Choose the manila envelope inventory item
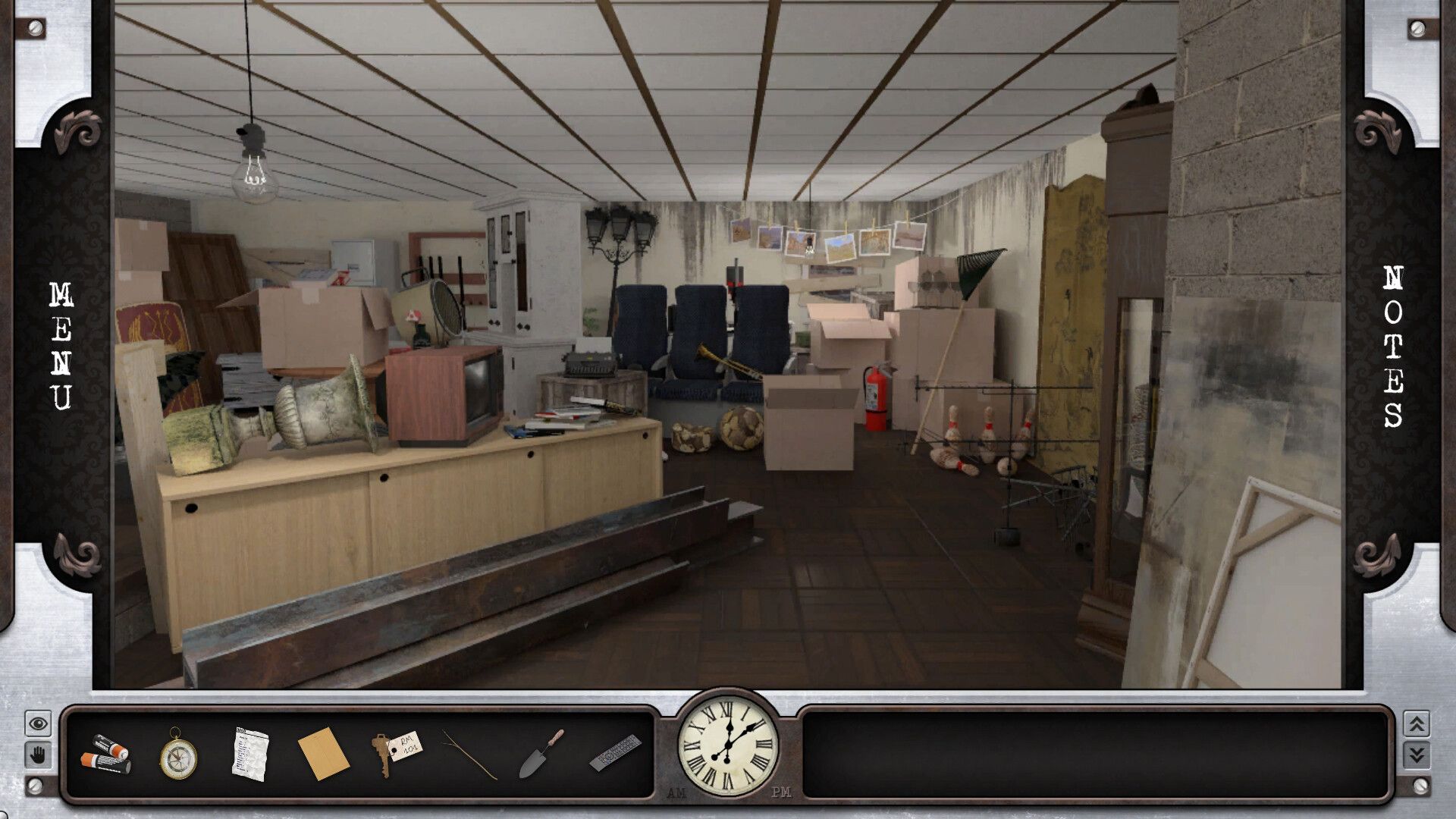Screen dimensions: 1456x819 [323, 754]
